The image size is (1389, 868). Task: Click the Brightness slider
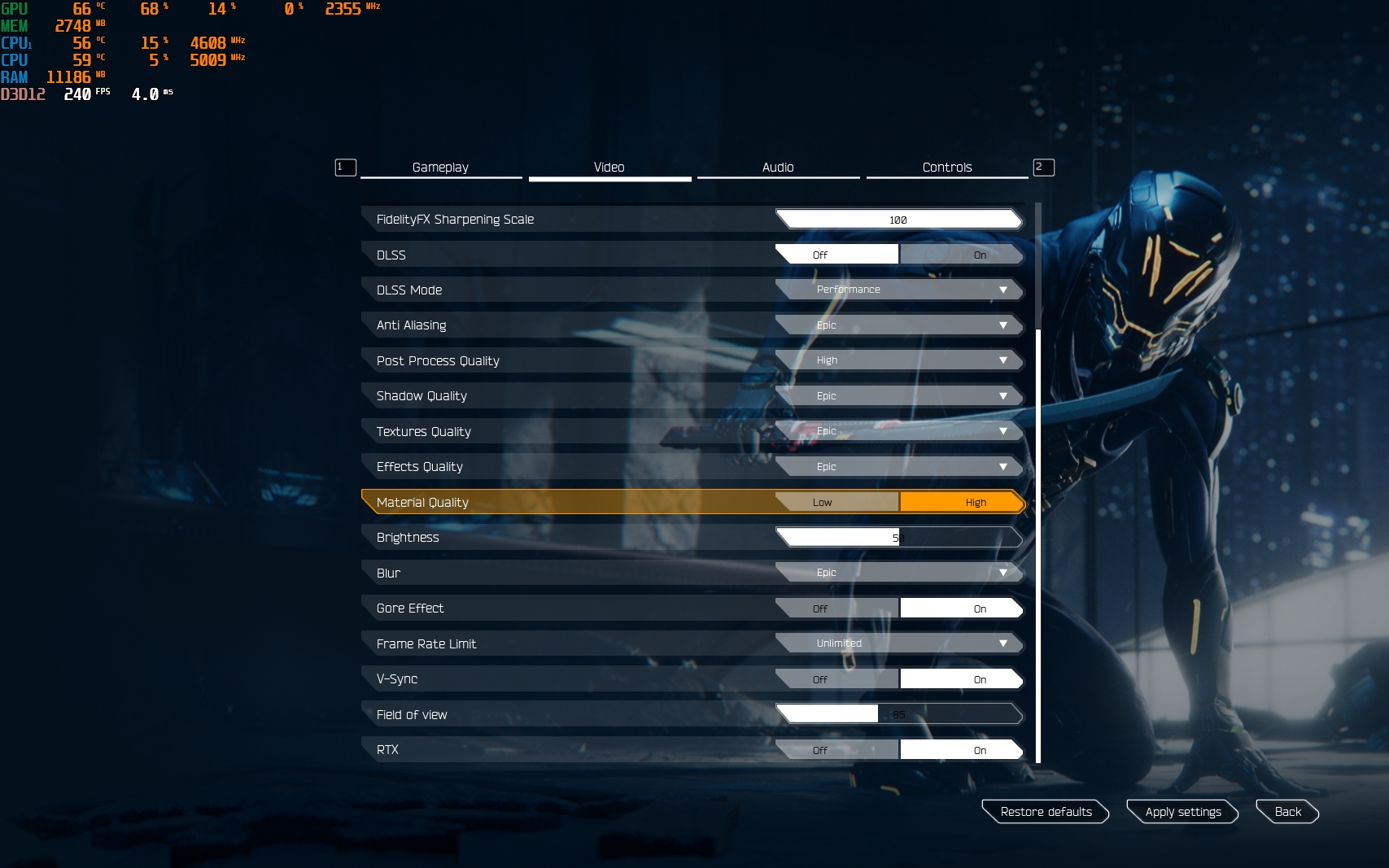click(899, 538)
